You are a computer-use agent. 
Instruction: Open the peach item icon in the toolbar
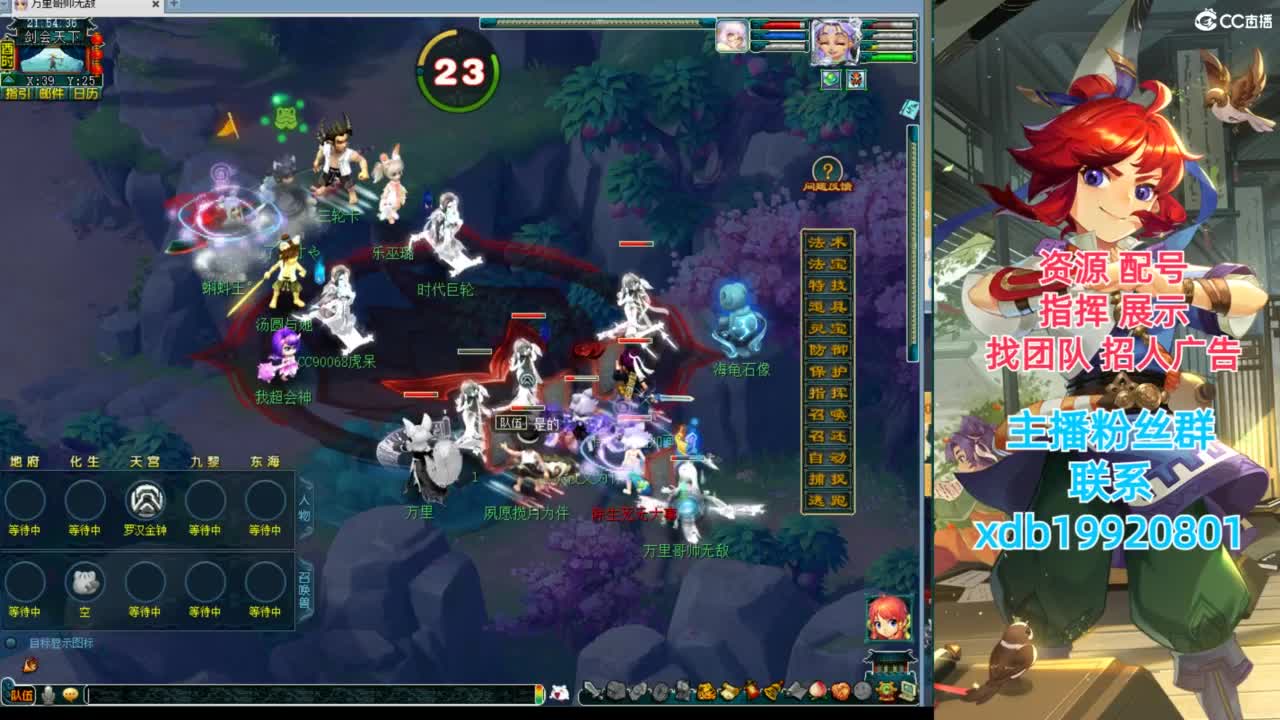pos(817,690)
